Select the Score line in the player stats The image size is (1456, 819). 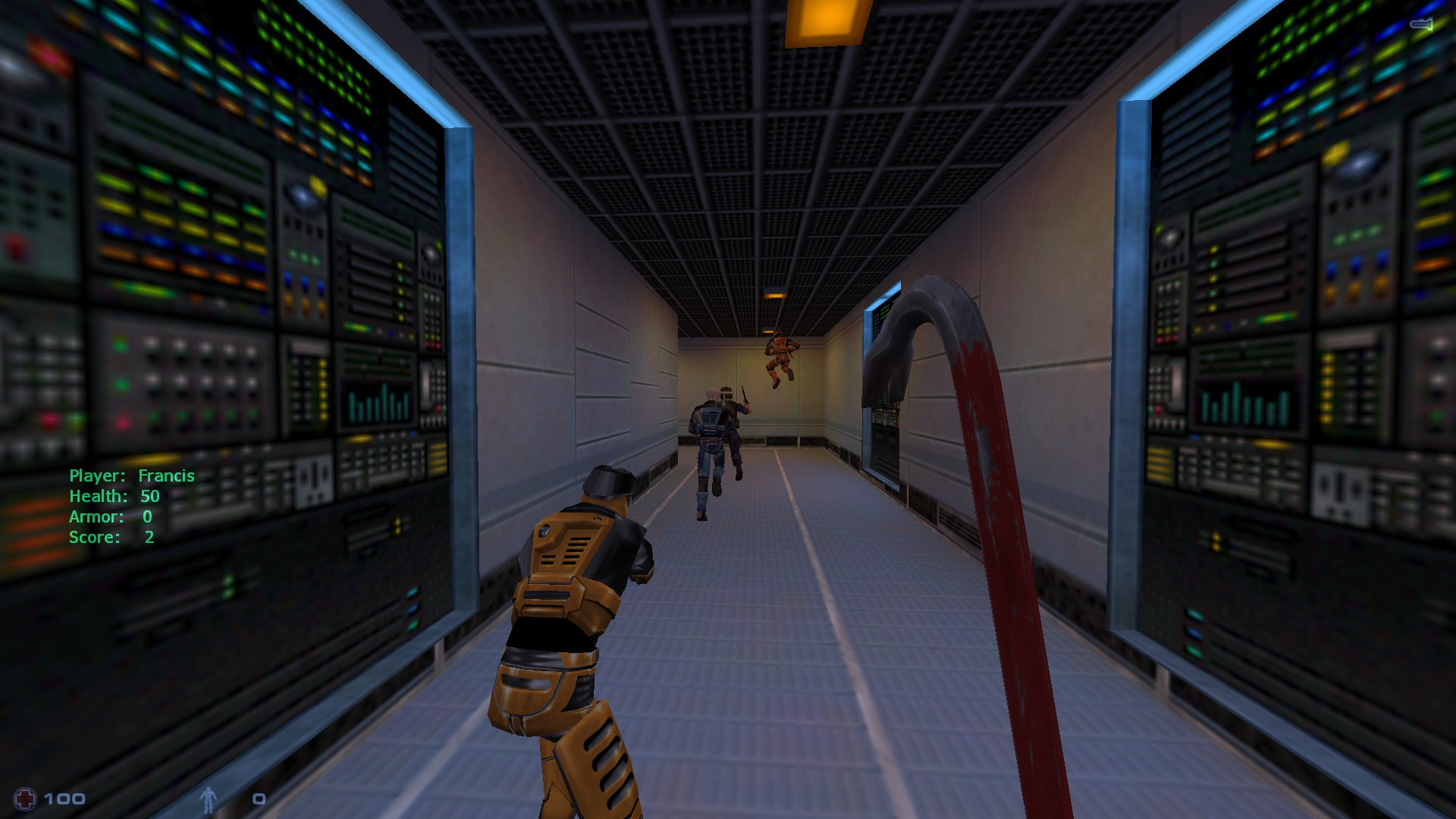(x=110, y=537)
